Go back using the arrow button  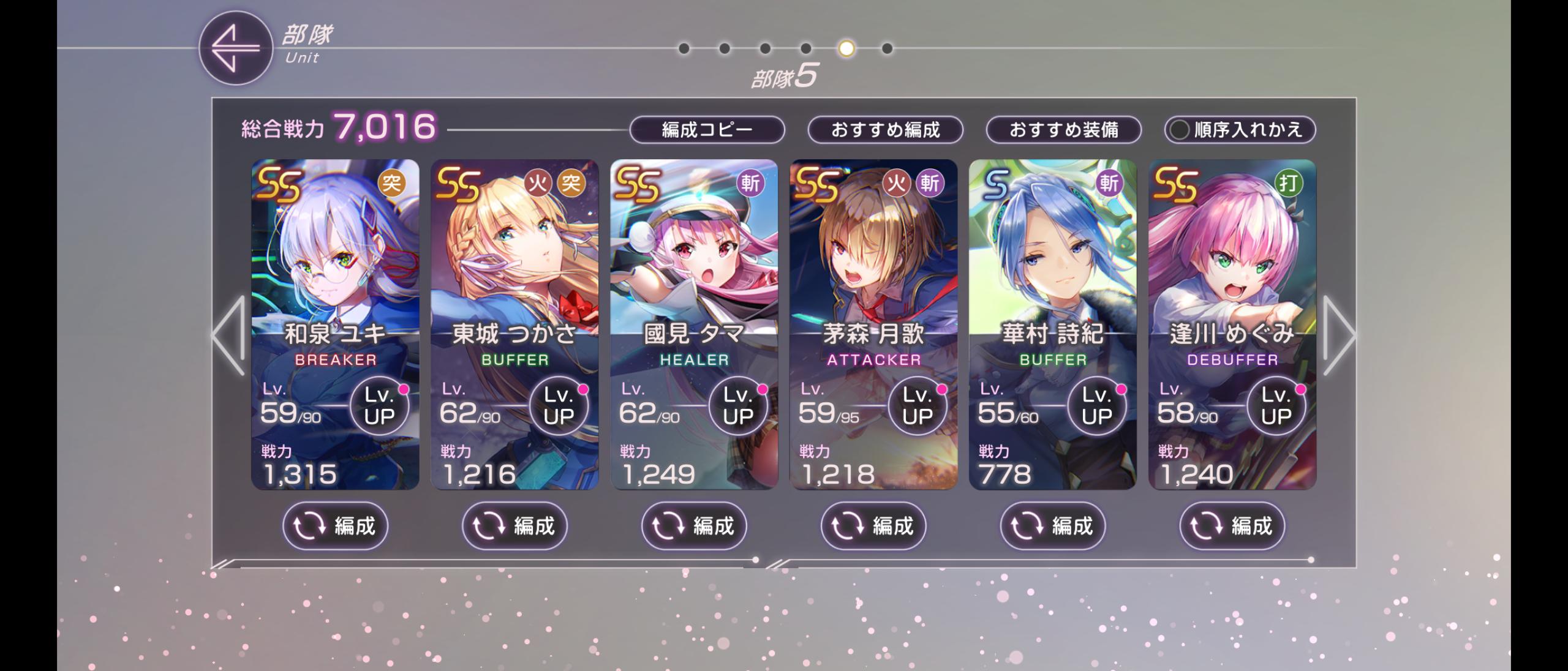tap(235, 48)
